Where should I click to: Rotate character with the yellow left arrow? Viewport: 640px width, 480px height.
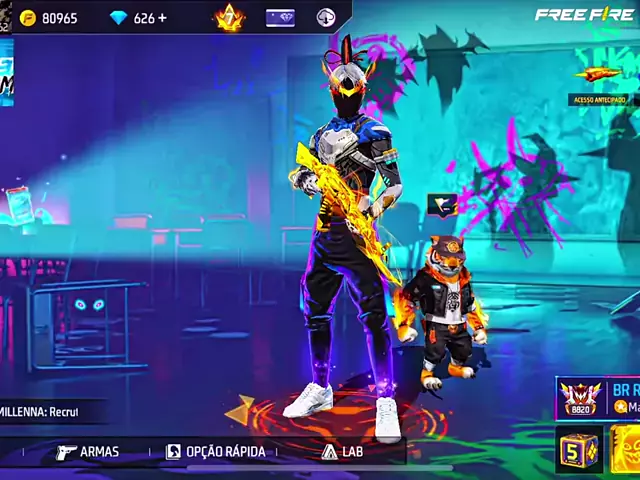pos(240,411)
